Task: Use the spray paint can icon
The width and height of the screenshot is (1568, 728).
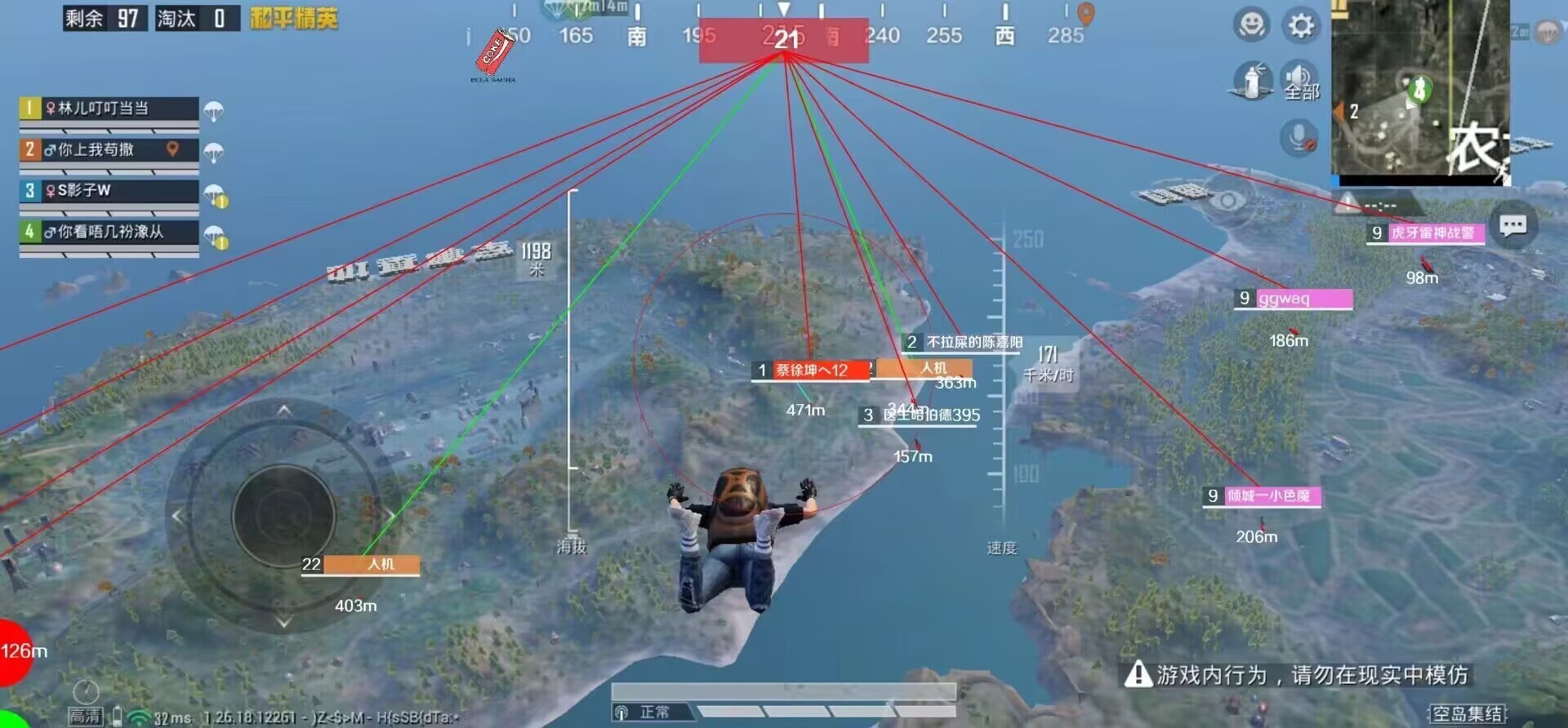Action: (x=1251, y=81)
